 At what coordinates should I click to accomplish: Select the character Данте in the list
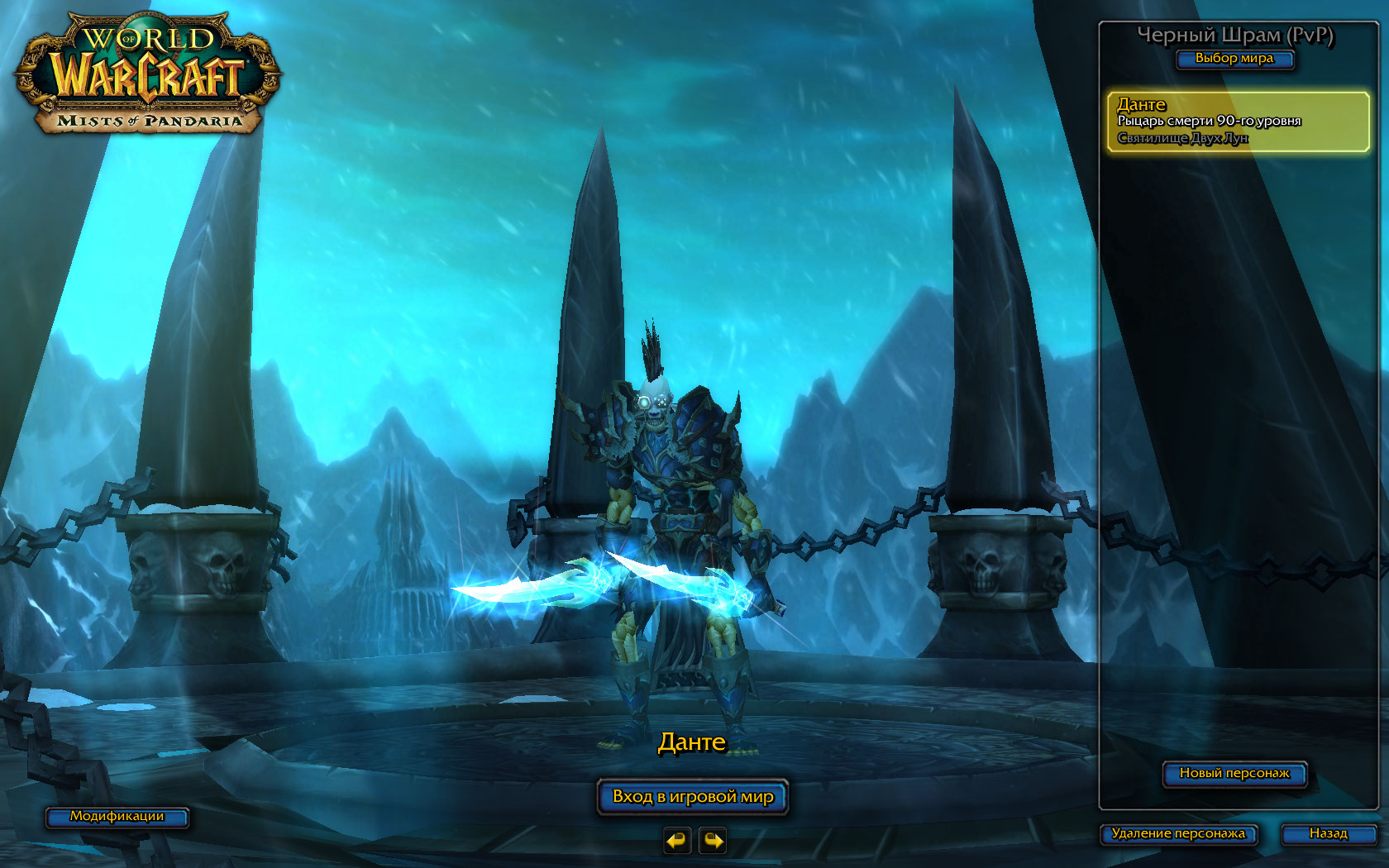coord(1238,122)
